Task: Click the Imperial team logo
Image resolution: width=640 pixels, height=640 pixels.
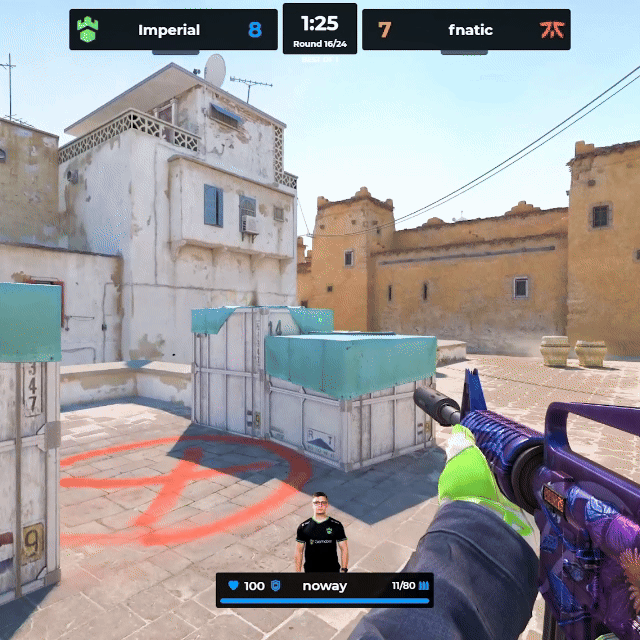Action: tap(88, 30)
